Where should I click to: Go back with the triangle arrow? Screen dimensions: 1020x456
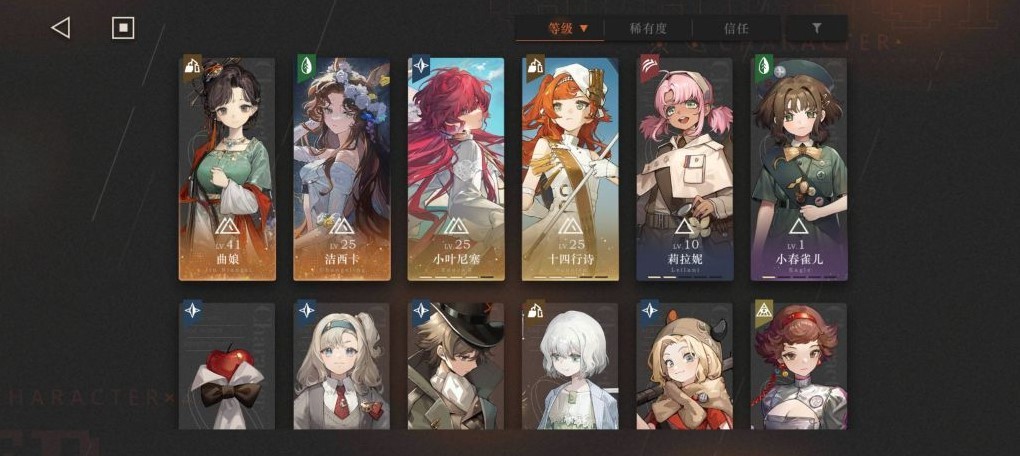[x=60, y=28]
